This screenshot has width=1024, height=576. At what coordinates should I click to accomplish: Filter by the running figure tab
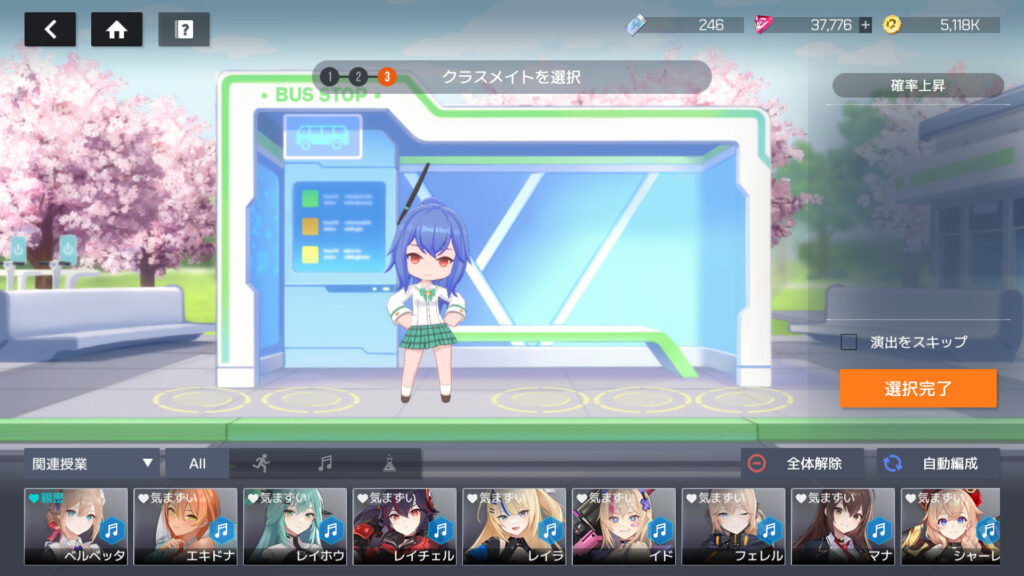[261, 463]
